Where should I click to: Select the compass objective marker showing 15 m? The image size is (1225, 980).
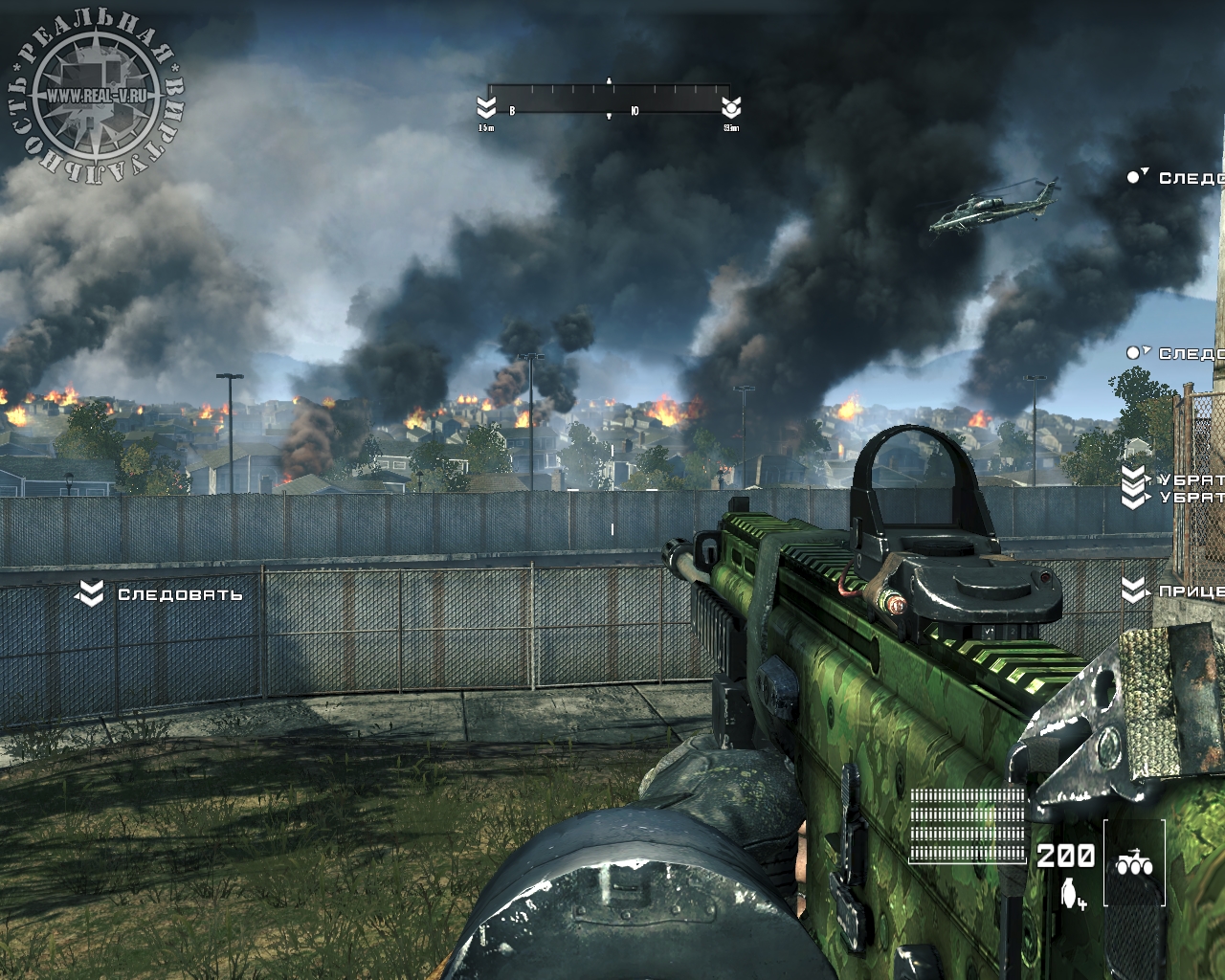(x=486, y=106)
